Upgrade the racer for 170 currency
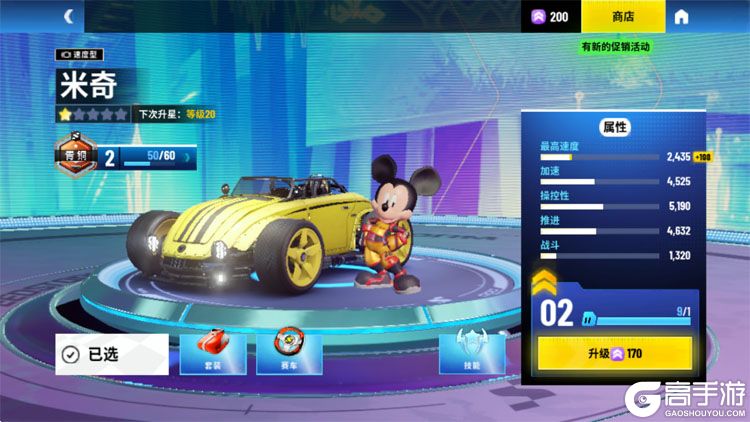 (615, 352)
